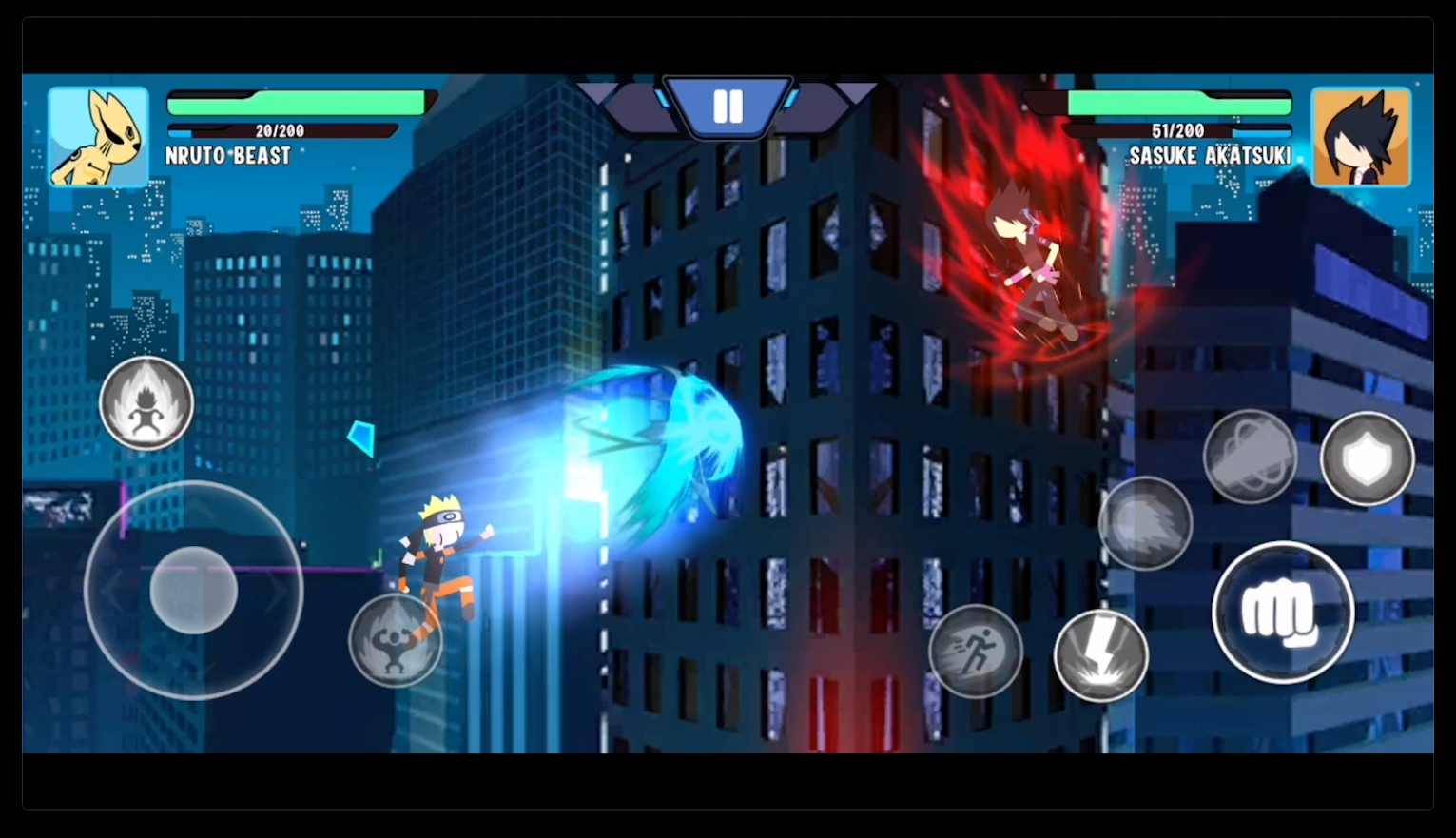This screenshot has width=1456, height=838.
Task: Tap the muscle power-up icon near Naruto
Action: (397, 639)
